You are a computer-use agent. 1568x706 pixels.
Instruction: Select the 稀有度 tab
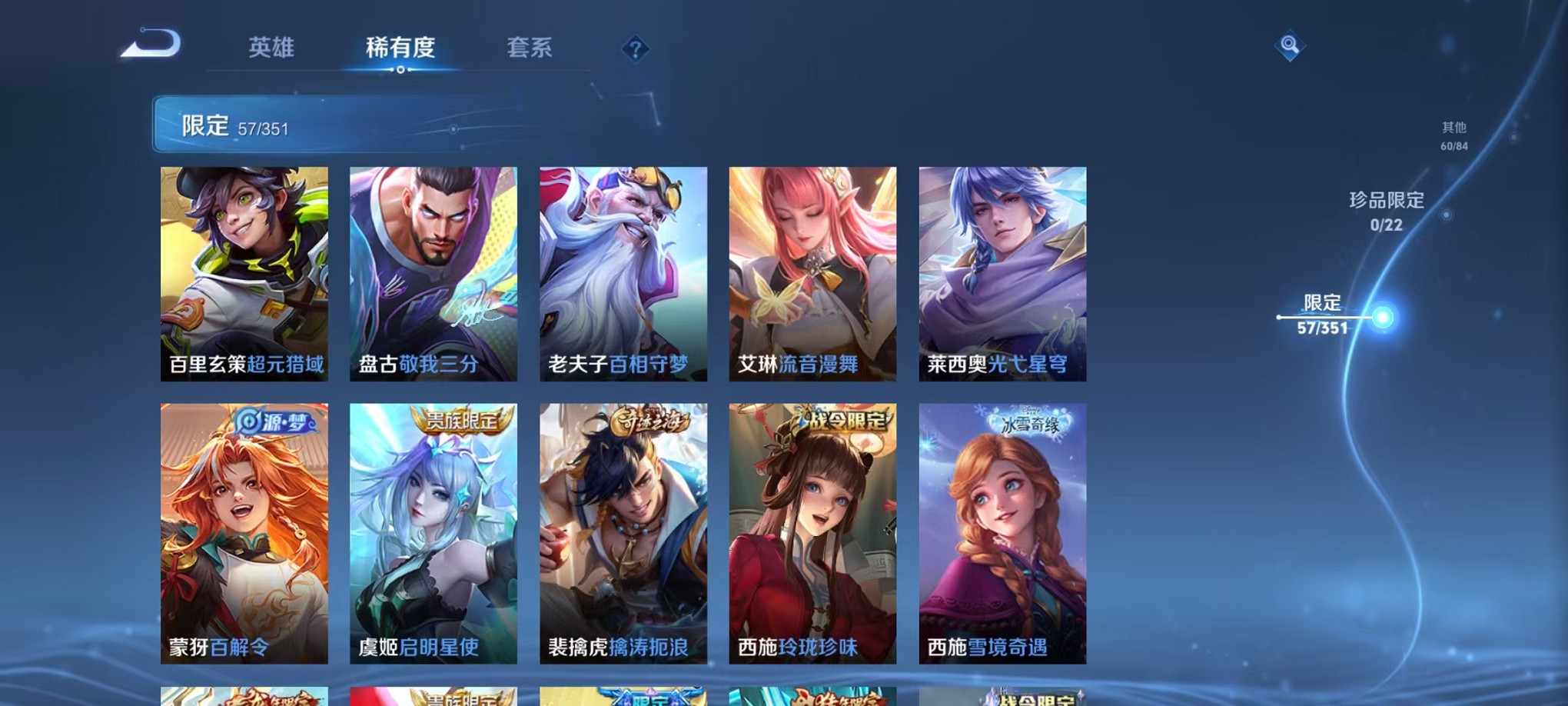[x=400, y=48]
